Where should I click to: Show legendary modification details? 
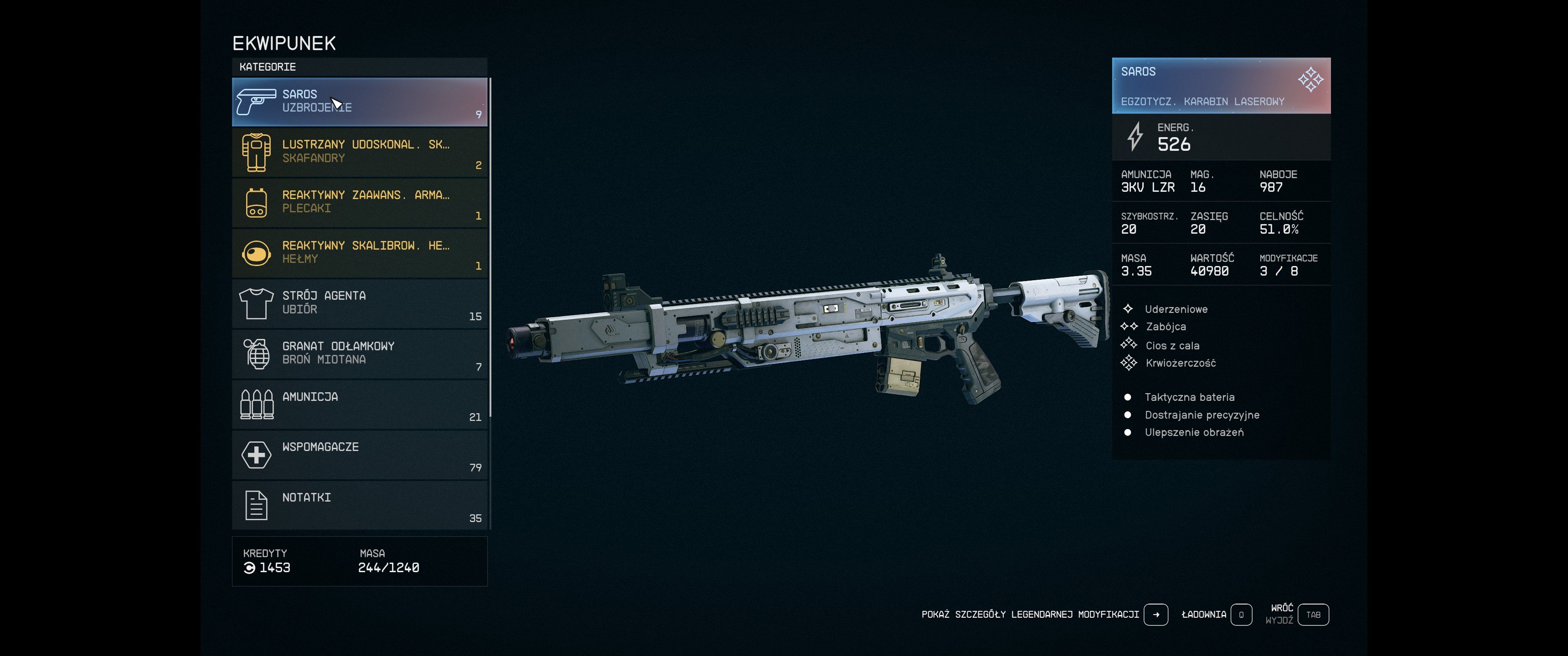click(x=1155, y=615)
